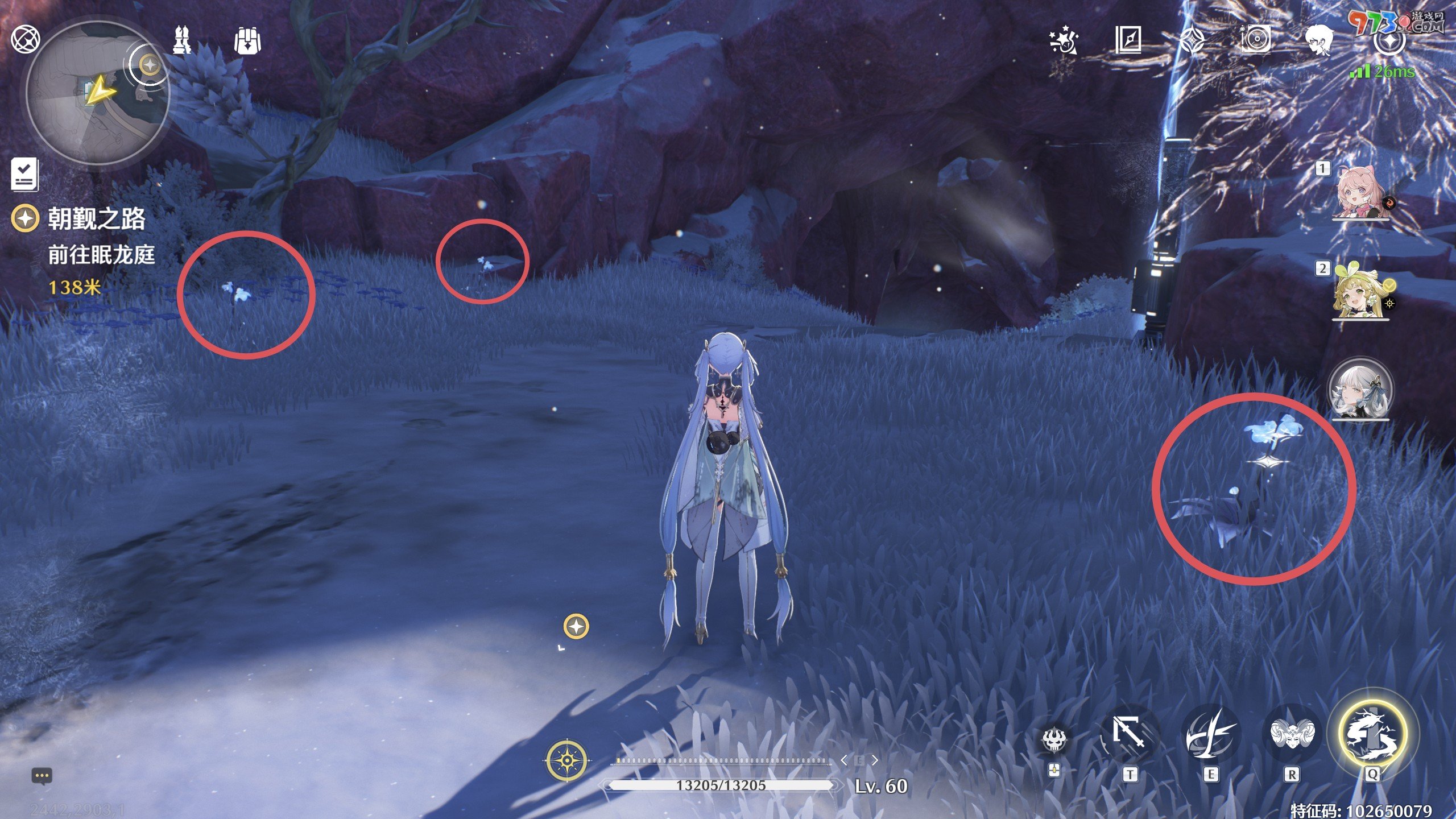Switch to pink-haired party member 1

click(1360, 192)
